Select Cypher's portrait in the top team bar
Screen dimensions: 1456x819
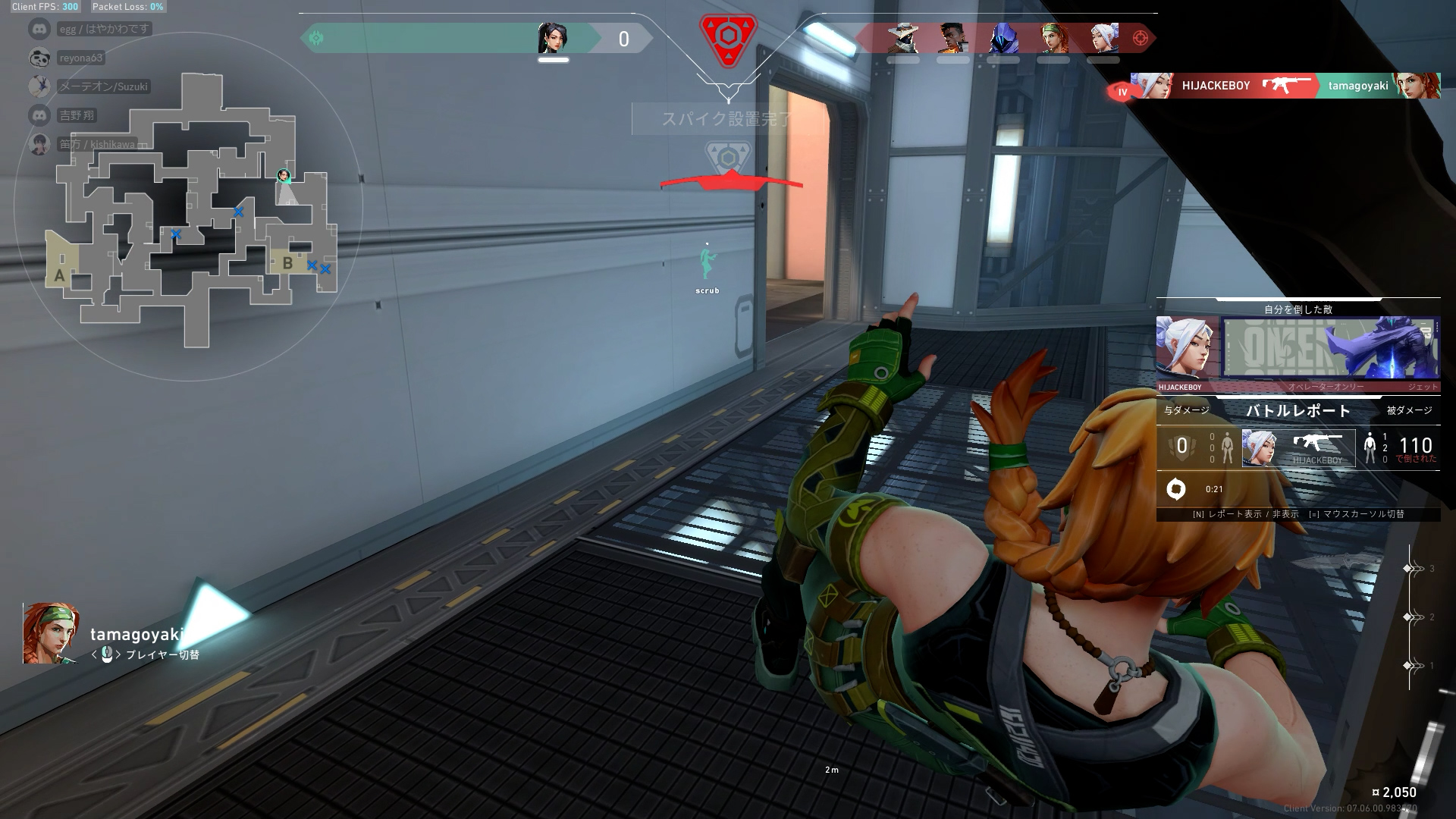point(902,38)
